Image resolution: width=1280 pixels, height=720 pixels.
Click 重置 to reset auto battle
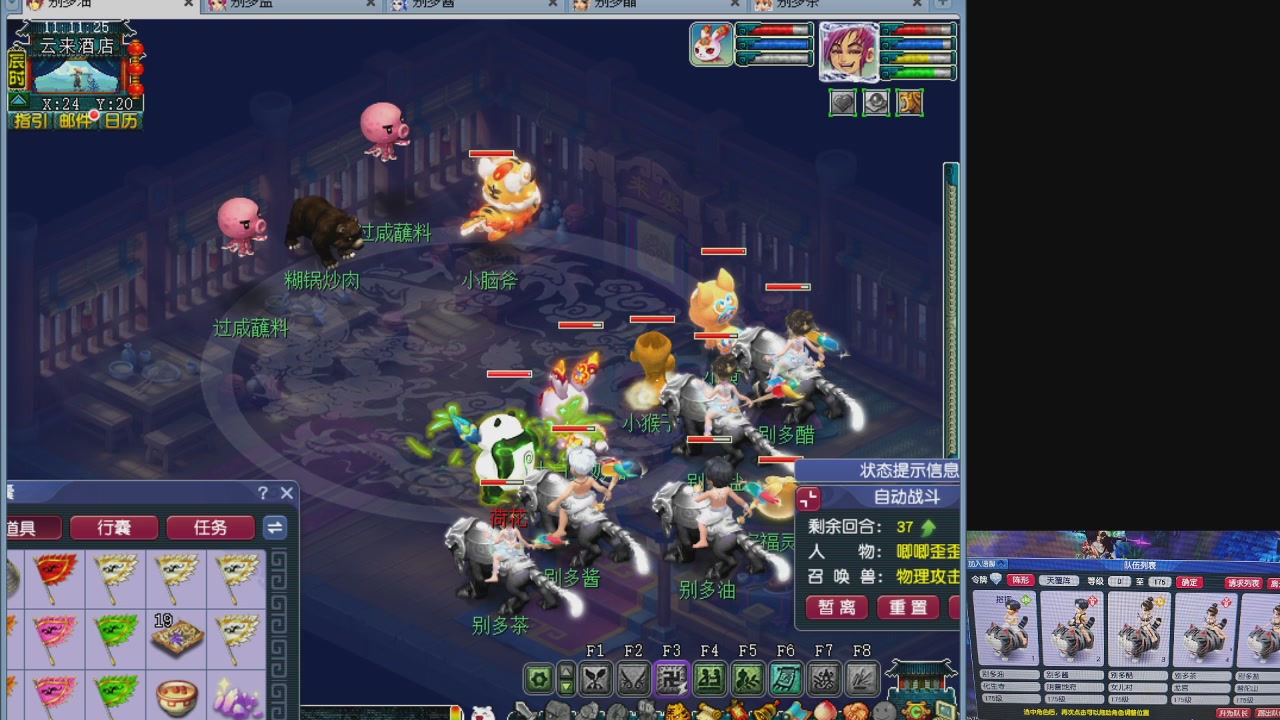[907, 607]
